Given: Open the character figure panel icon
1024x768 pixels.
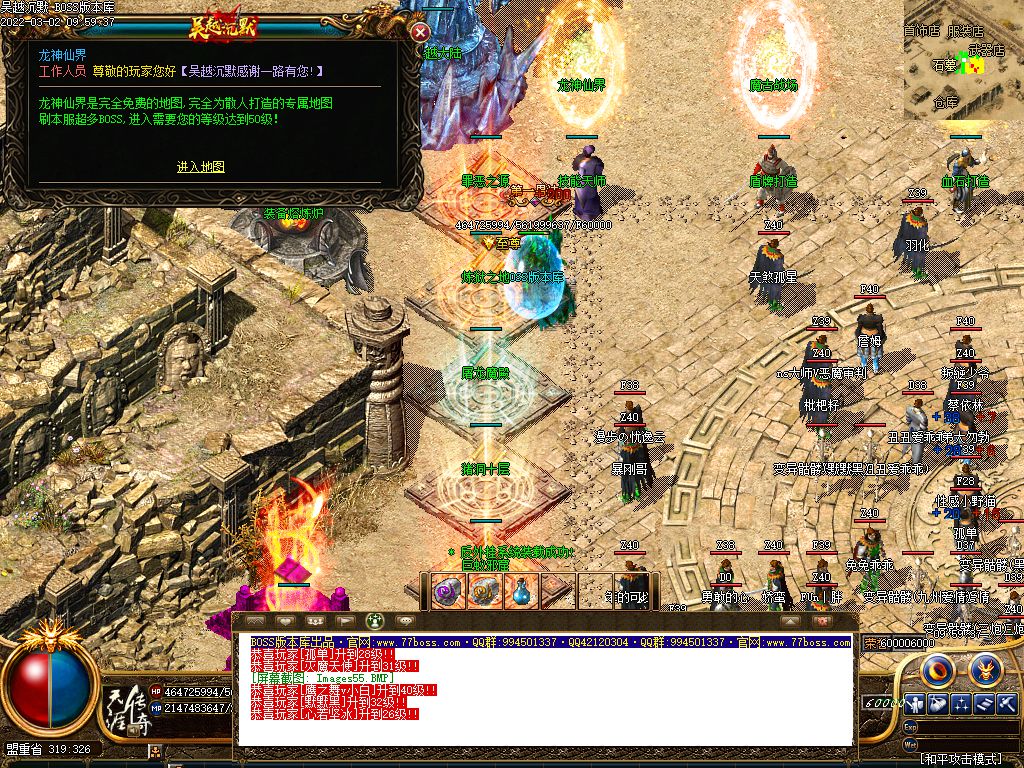Looking at the screenshot, I should click(x=915, y=703).
